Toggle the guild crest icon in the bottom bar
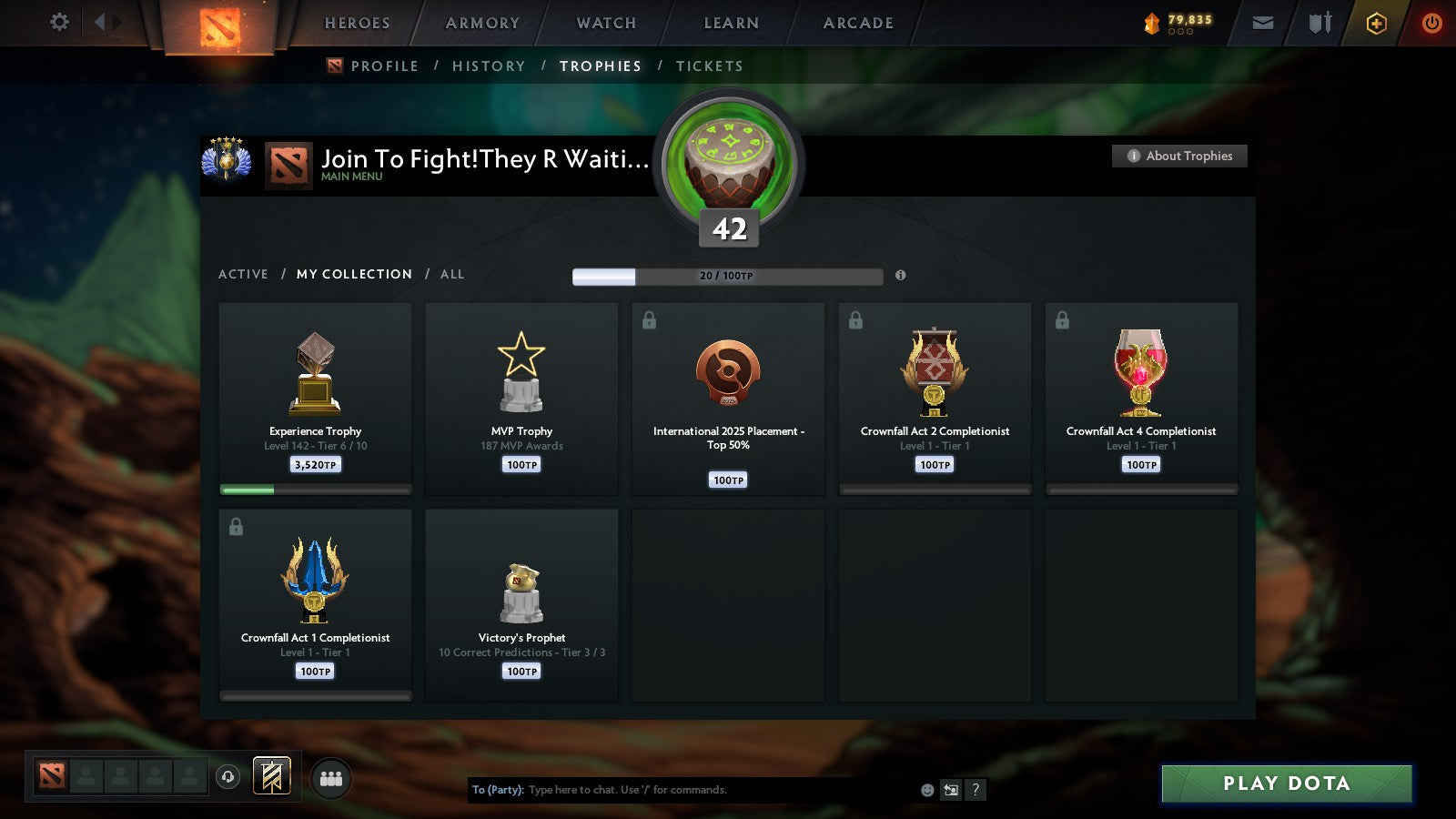Screen dimensions: 1456x819 click(270, 775)
